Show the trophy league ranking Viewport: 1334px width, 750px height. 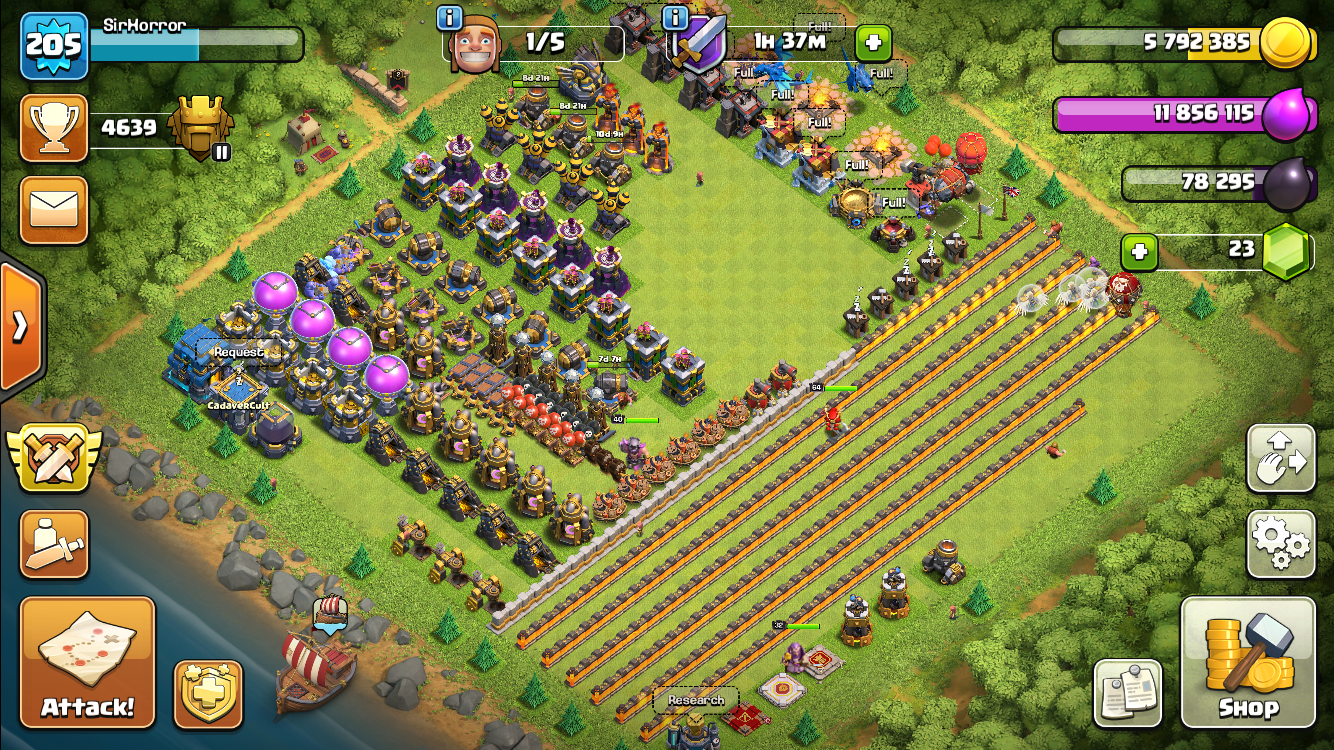[54, 128]
